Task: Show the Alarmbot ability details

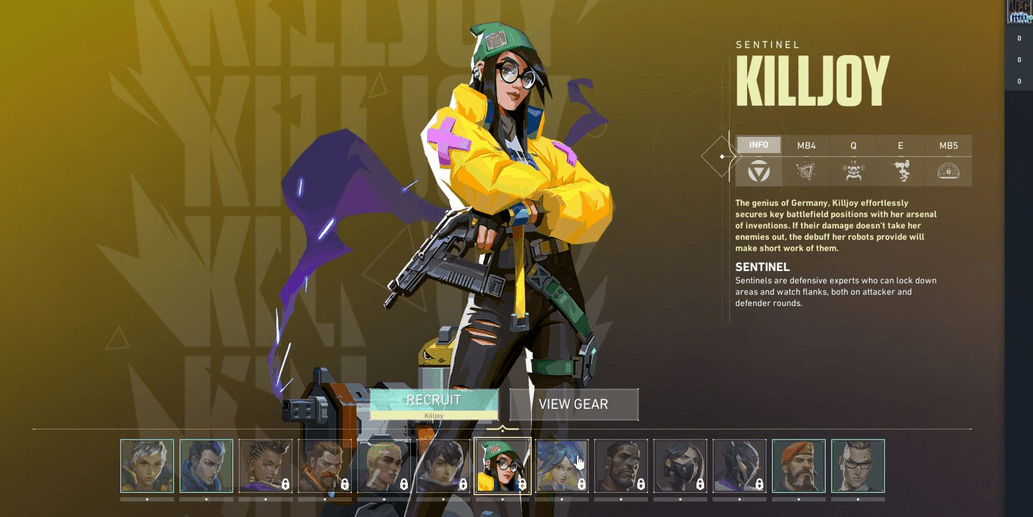Action: pos(853,171)
